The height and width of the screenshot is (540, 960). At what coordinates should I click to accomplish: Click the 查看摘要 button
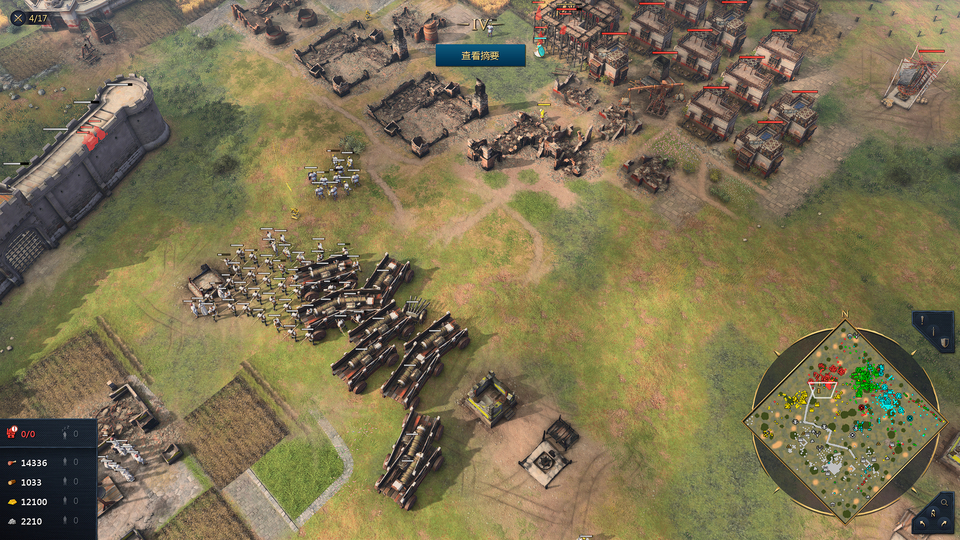(x=480, y=56)
